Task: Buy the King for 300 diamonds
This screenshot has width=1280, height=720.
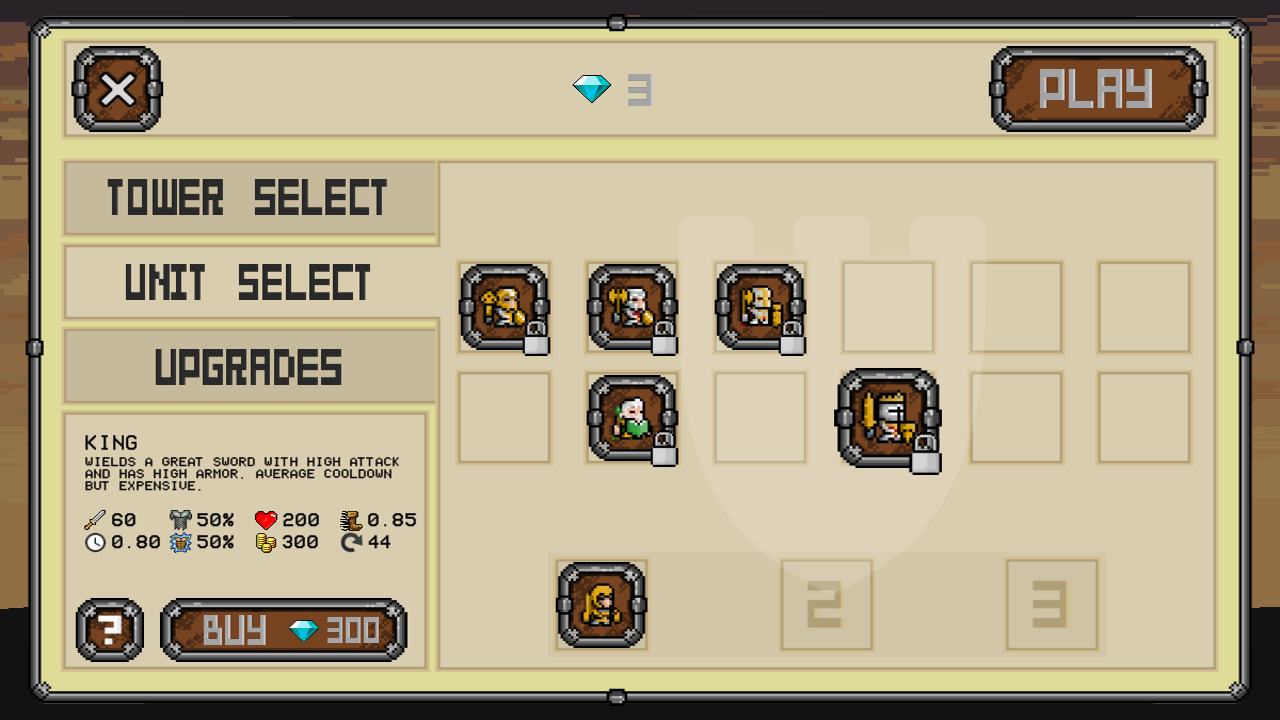Action: click(x=284, y=629)
